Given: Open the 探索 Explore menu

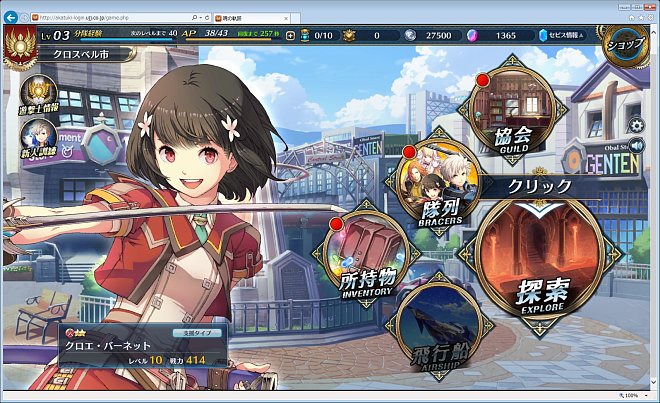Looking at the screenshot, I should click(x=541, y=263).
